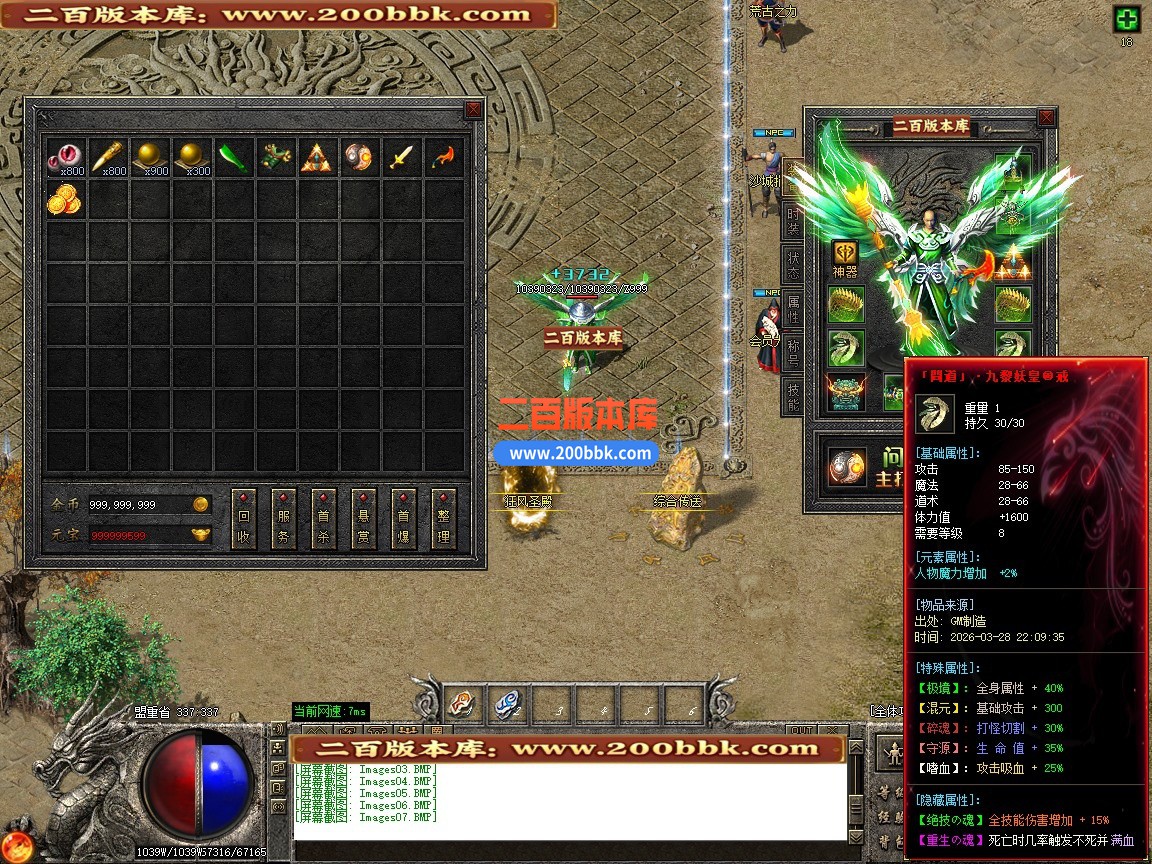Open the 首杀 first-kill button
Viewport: 1152px width, 864px height.
[x=324, y=520]
